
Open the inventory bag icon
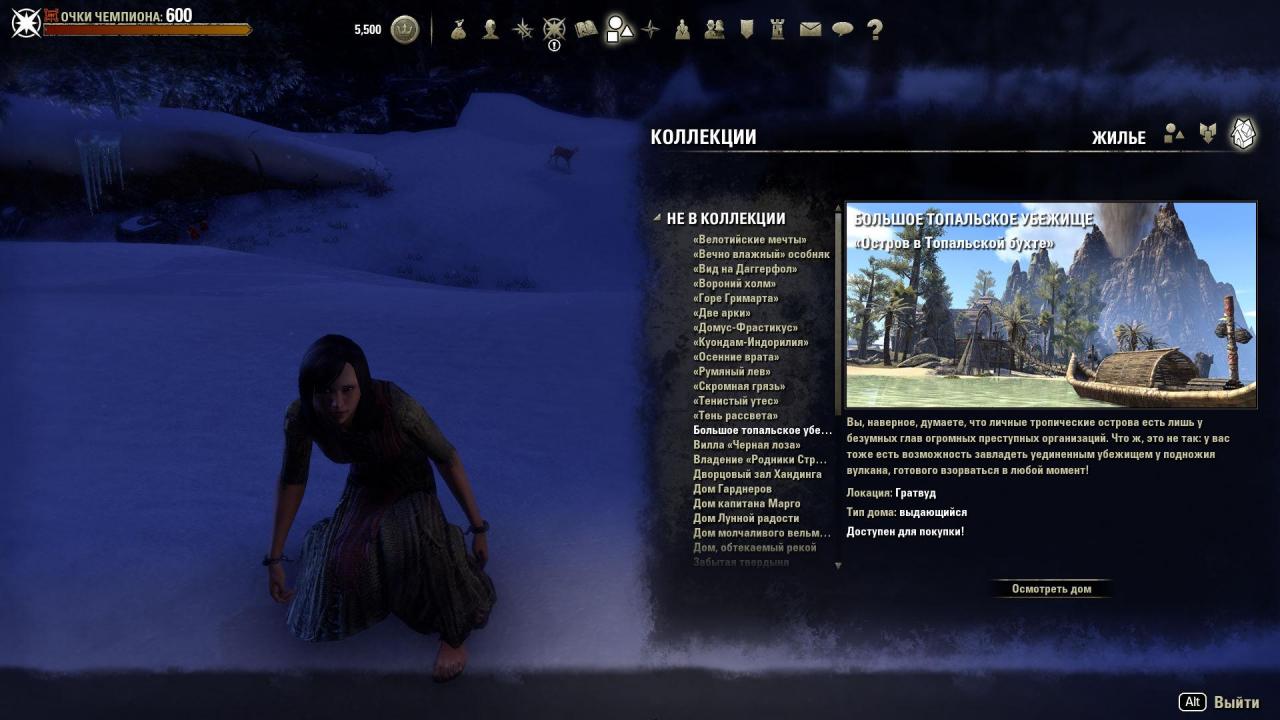coord(459,30)
